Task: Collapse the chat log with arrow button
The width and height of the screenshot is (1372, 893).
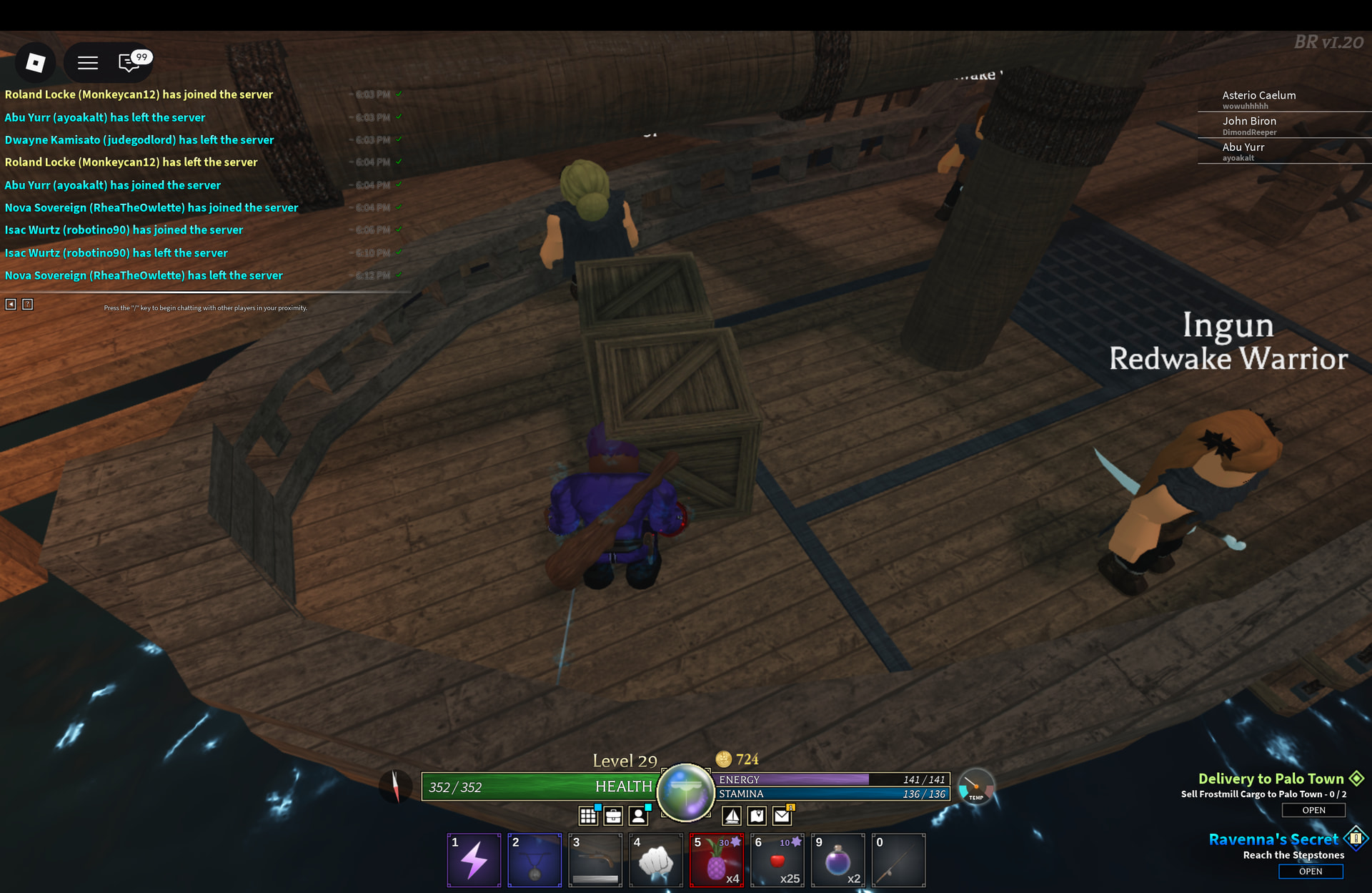Action: click(11, 305)
